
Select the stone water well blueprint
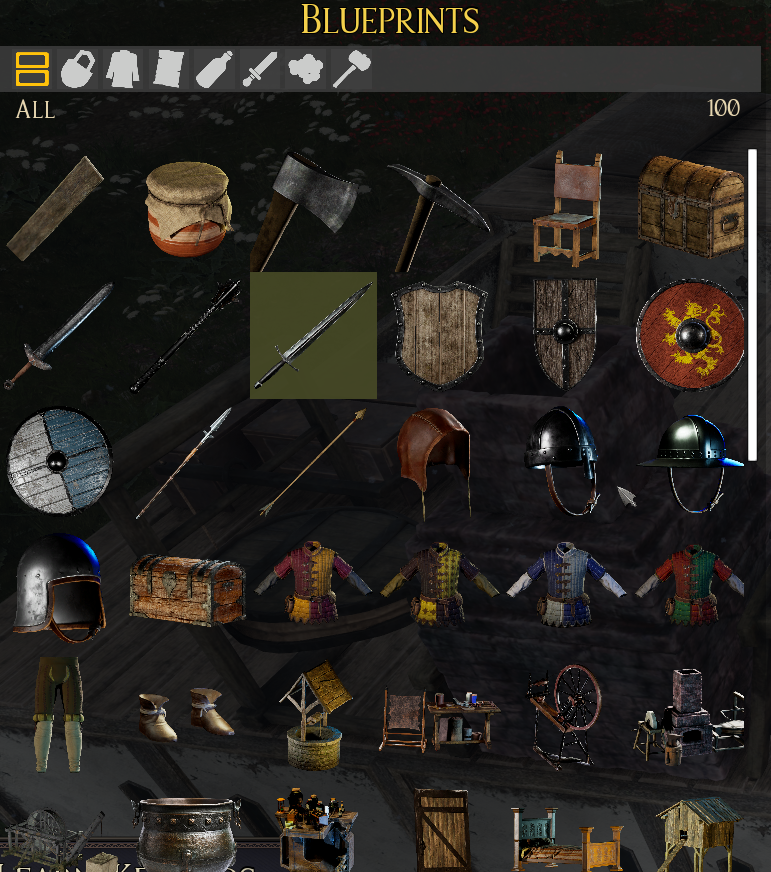click(x=312, y=717)
